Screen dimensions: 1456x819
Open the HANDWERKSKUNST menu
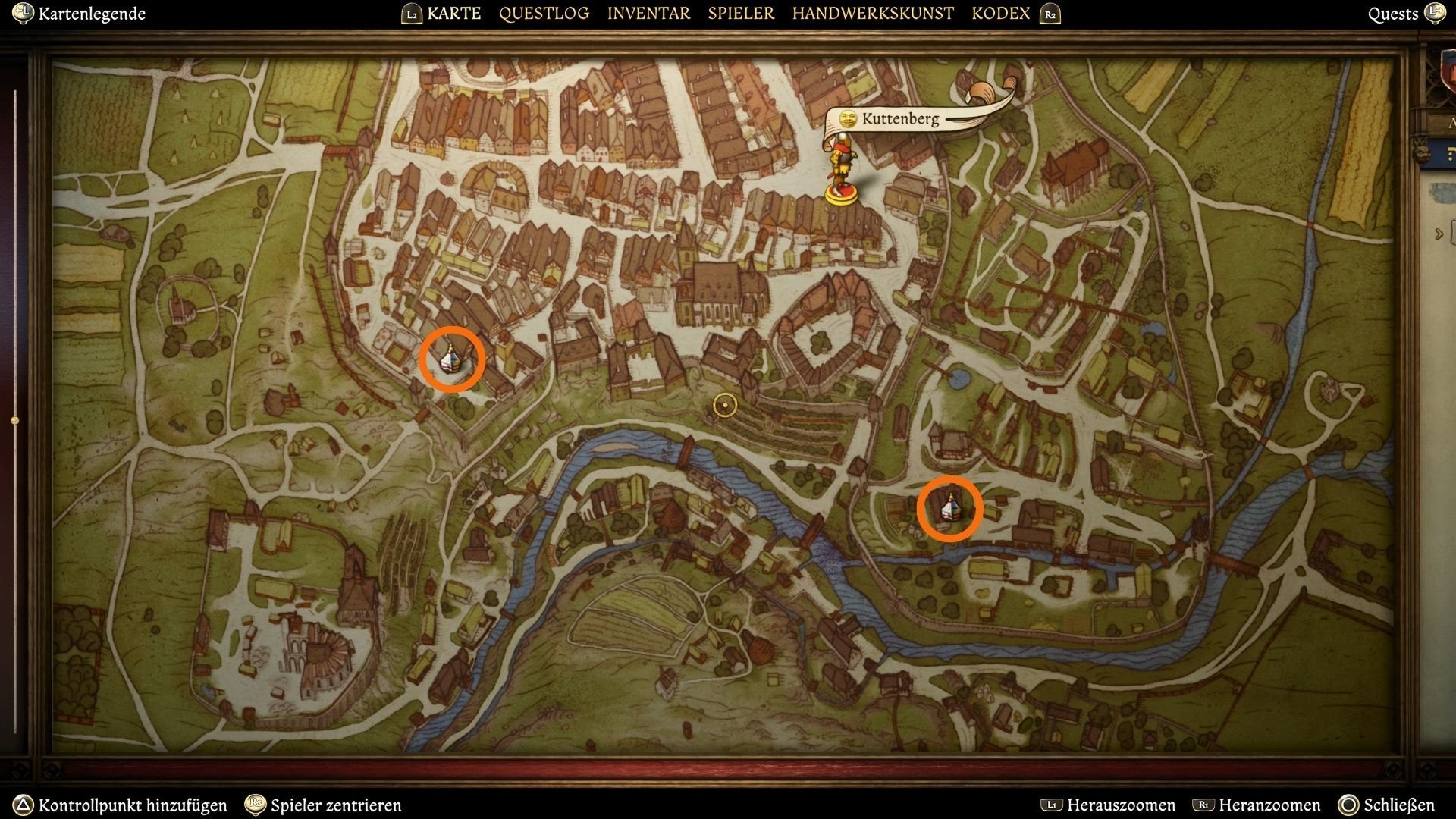pos(872,13)
